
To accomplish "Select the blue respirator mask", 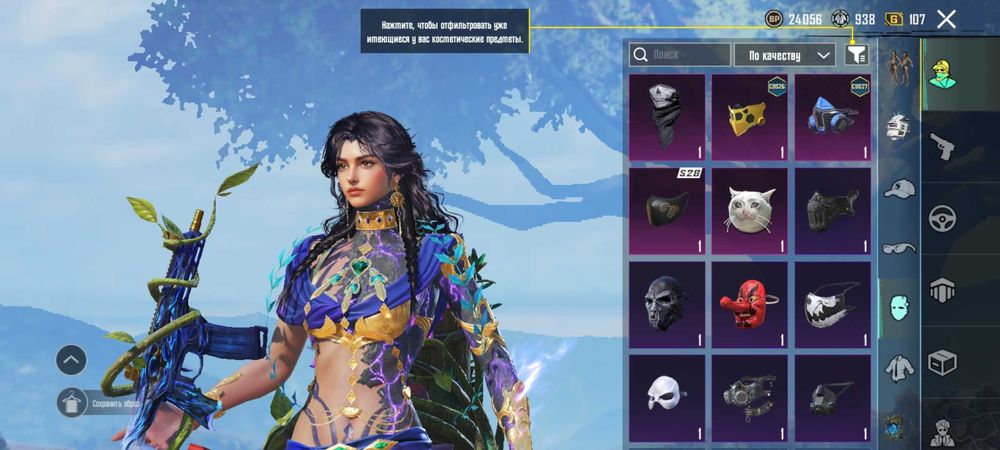I will tap(832, 116).
